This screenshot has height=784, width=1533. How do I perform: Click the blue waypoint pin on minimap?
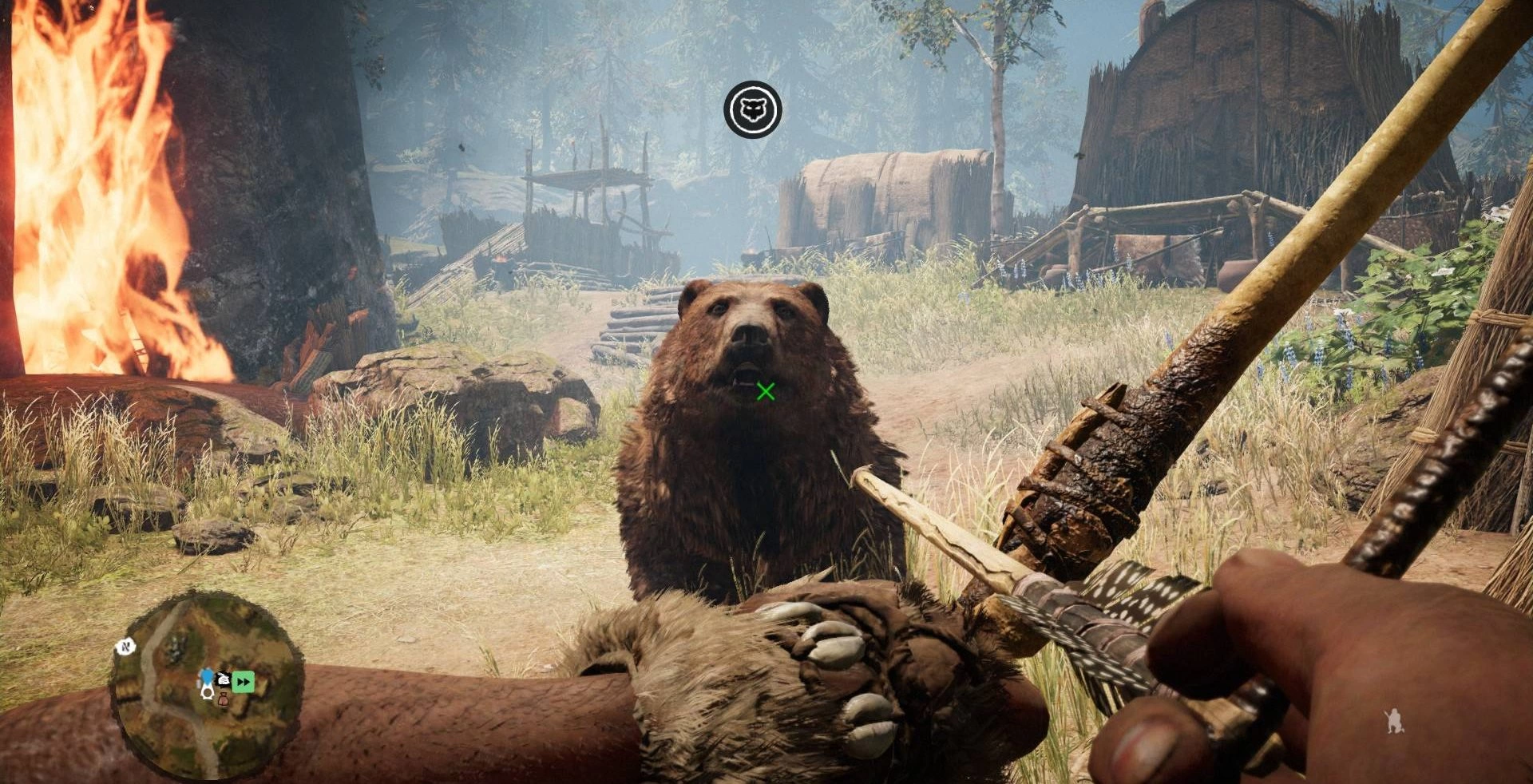tap(208, 677)
